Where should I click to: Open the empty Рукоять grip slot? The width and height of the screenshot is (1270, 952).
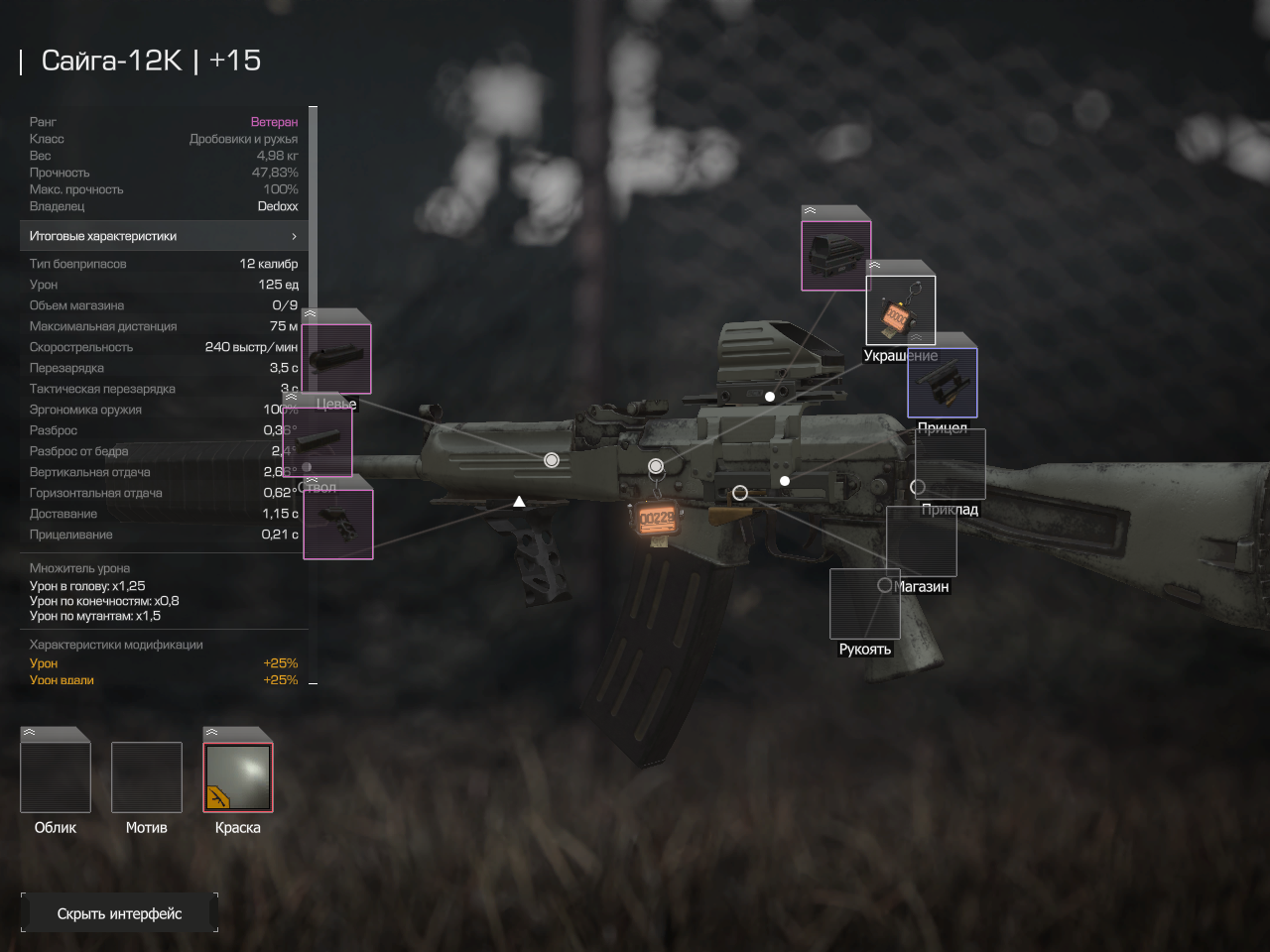point(865,604)
